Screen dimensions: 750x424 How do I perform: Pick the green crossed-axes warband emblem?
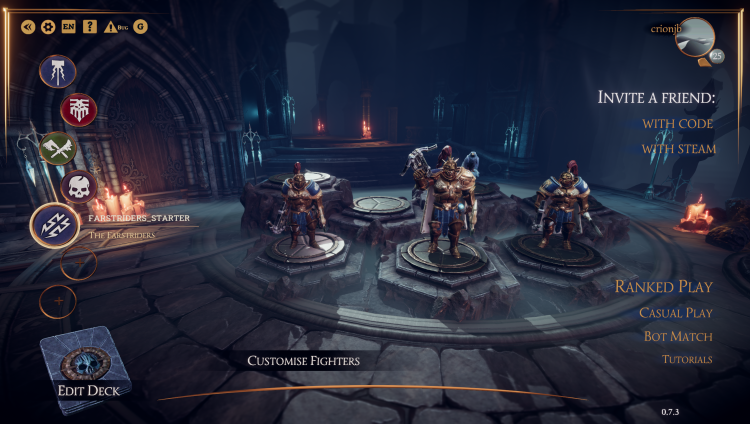coord(57,148)
